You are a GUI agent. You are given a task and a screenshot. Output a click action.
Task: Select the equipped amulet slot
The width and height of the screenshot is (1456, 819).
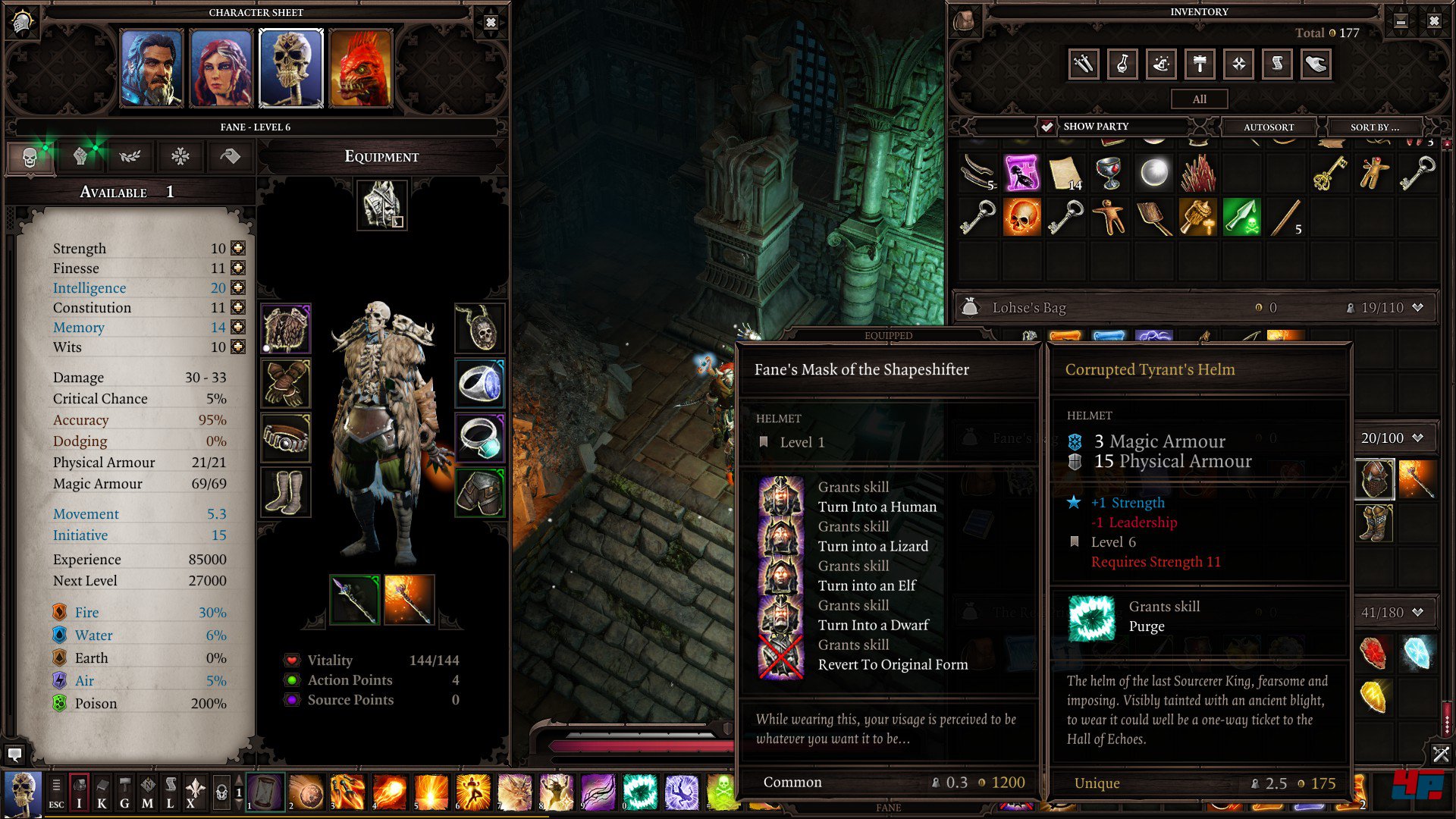pyautogui.click(x=479, y=328)
